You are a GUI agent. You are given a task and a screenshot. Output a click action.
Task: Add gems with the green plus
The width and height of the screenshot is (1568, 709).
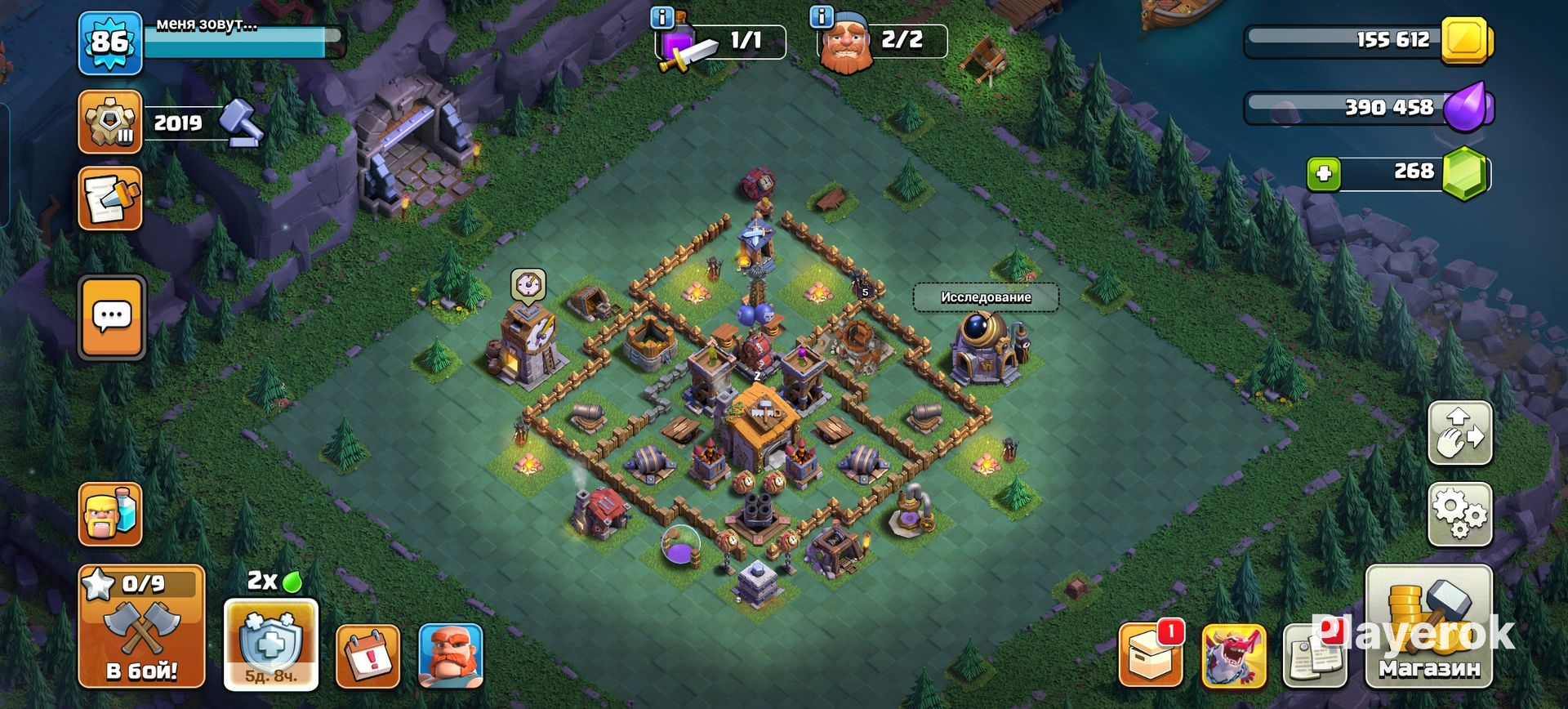1324,174
